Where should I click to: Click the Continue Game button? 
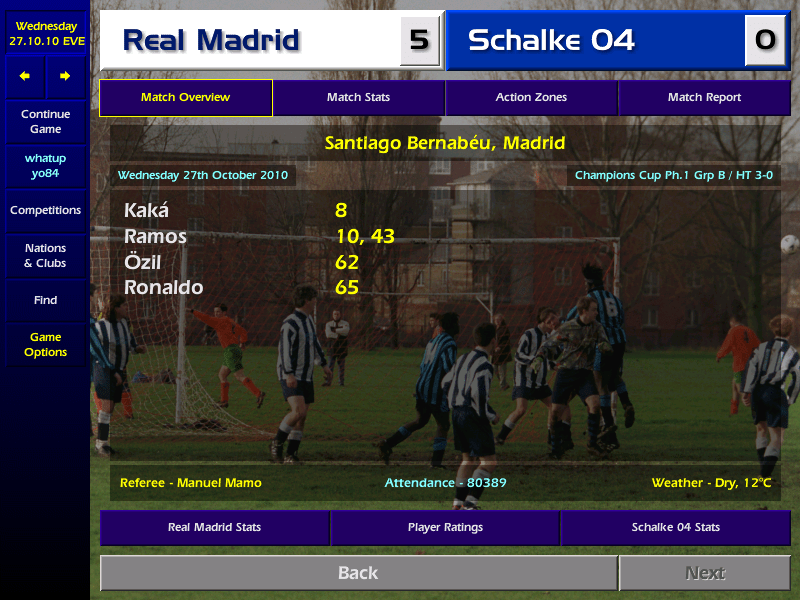click(45, 122)
